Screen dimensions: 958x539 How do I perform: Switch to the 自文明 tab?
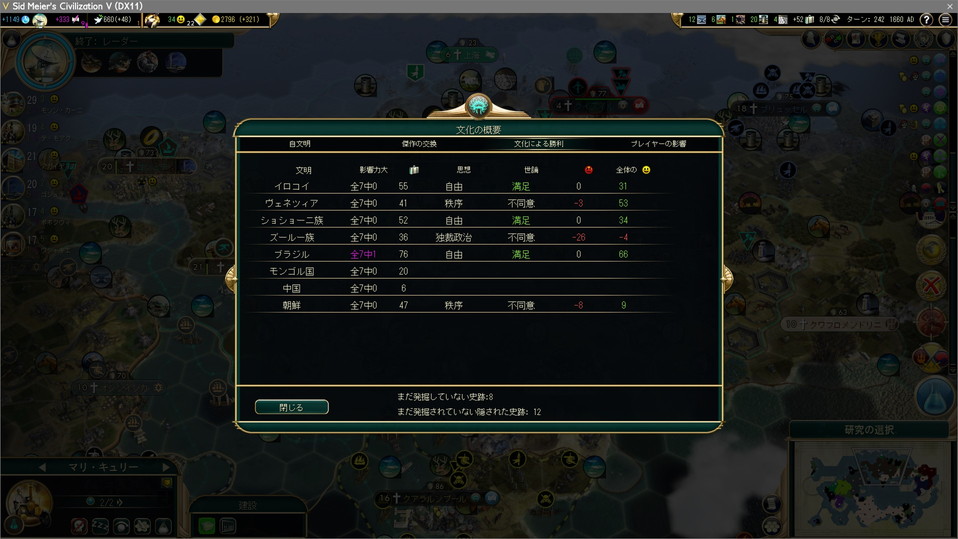pyautogui.click(x=300, y=144)
